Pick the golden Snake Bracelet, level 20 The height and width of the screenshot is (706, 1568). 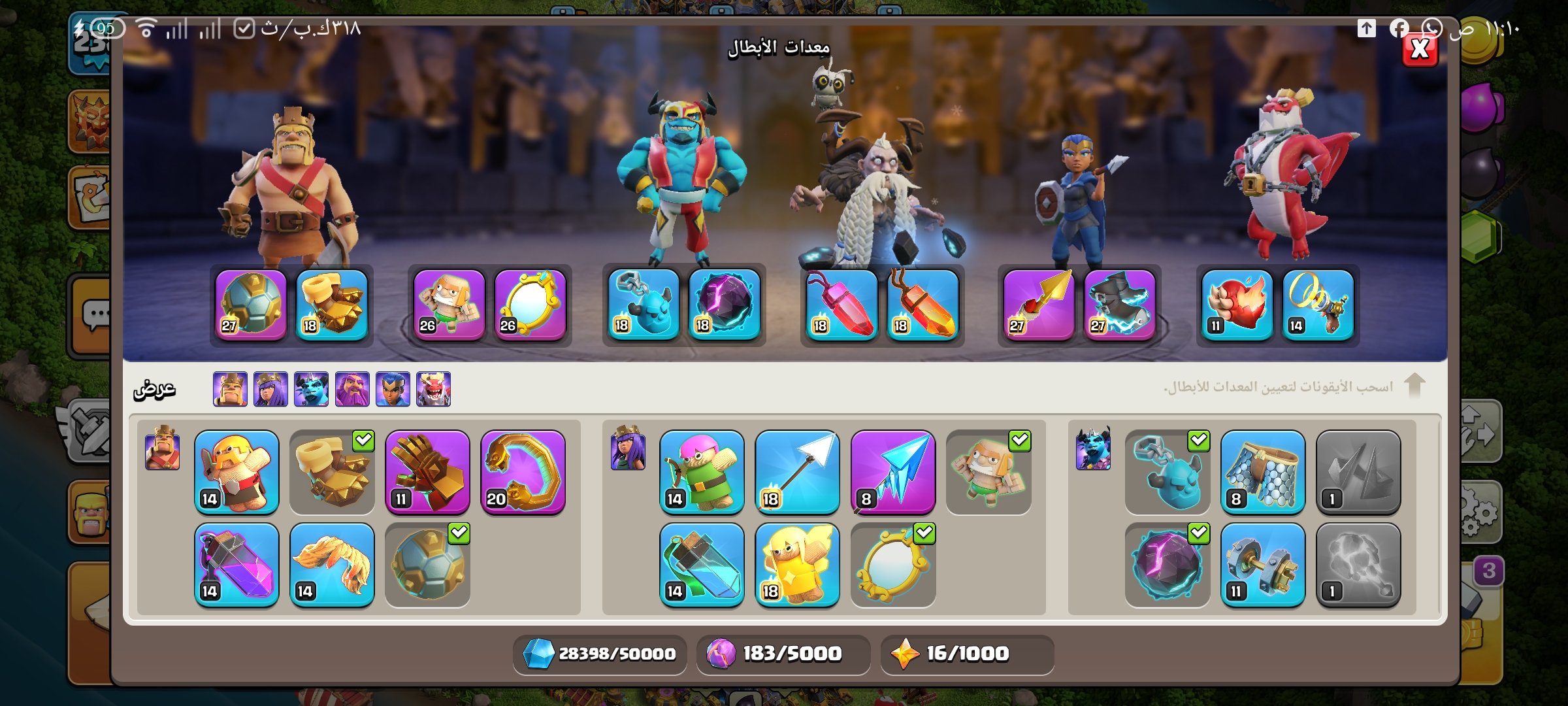tap(523, 472)
